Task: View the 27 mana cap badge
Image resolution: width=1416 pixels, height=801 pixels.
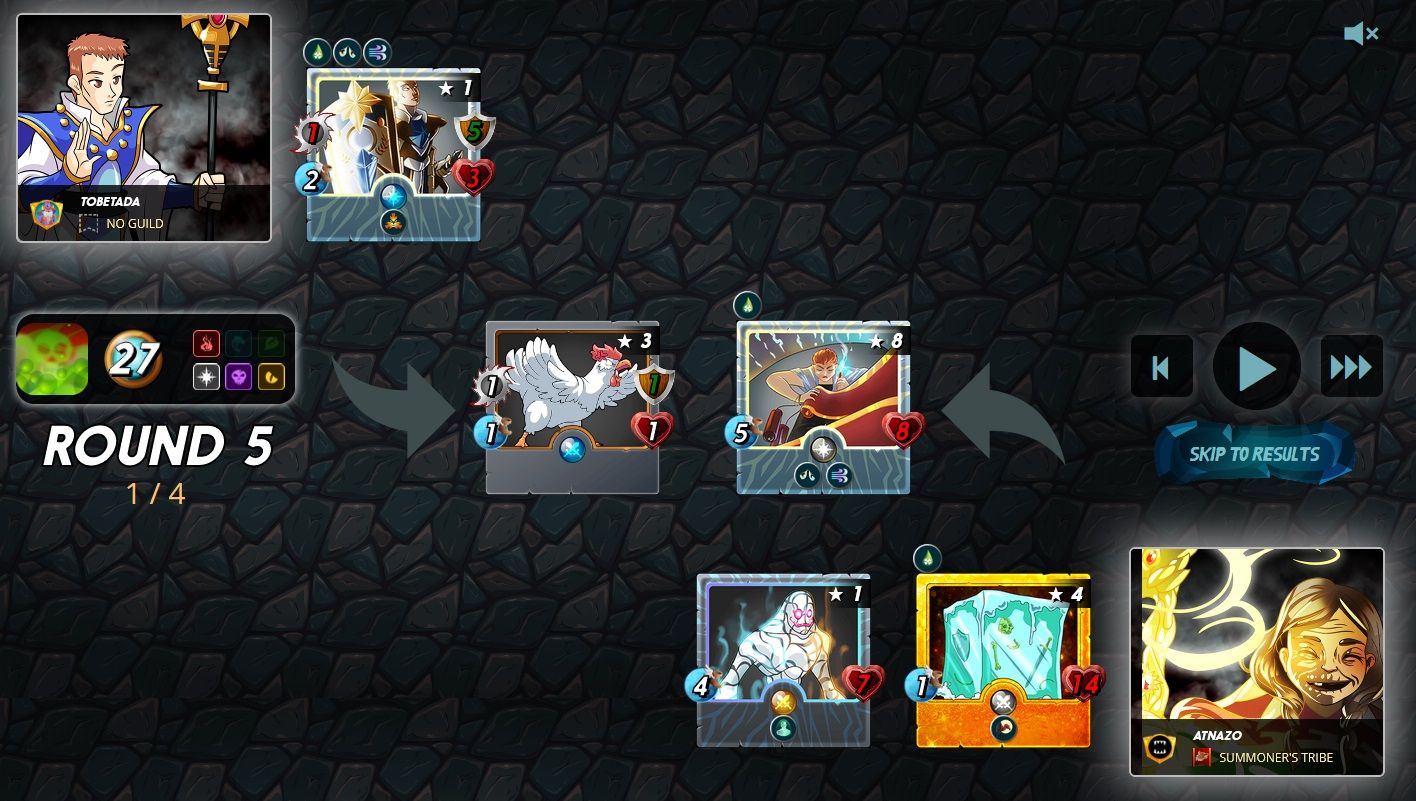Action: point(133,359)
